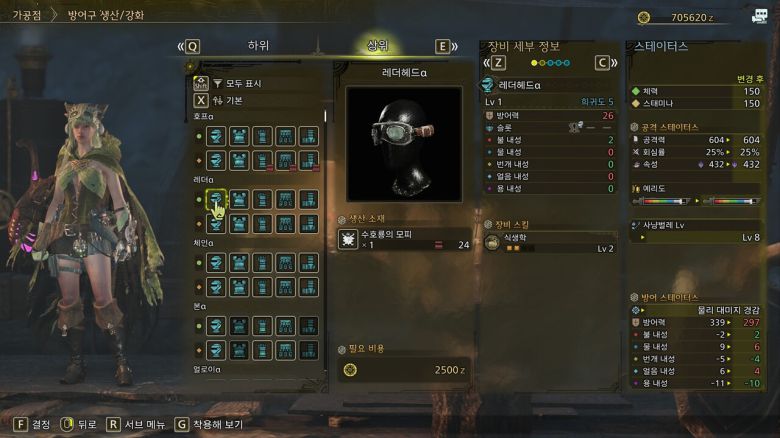Image resolution: width=780 pixels, height=438 pixels.
Task: Choose the 체인α waist armor slot
Action: 284,262
